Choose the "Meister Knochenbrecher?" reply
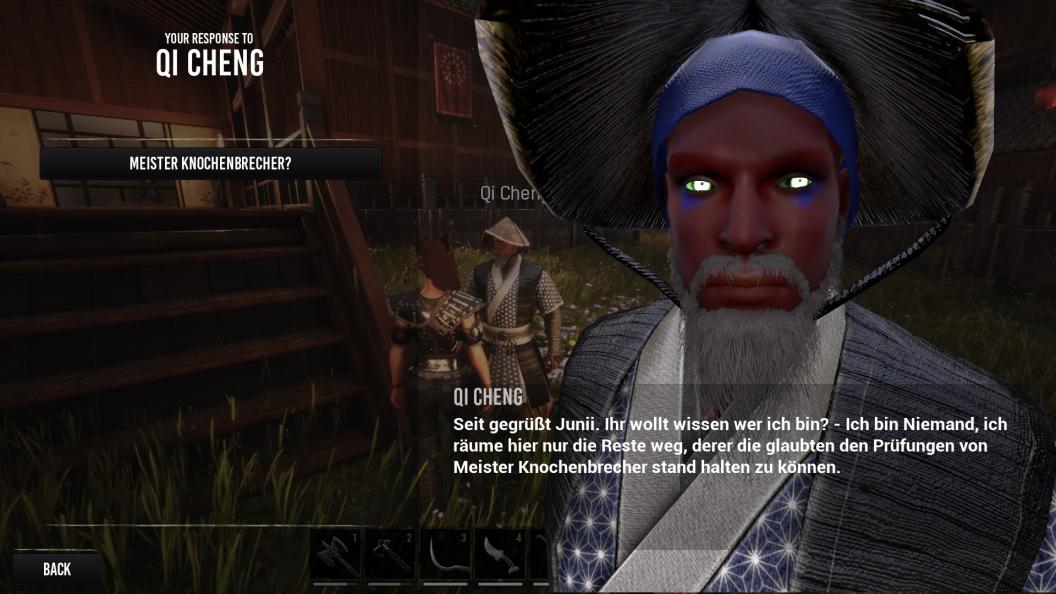Image resolution: width=1056 pixels, height=594 pixels. pyautogui.click(x=210, y=163)
